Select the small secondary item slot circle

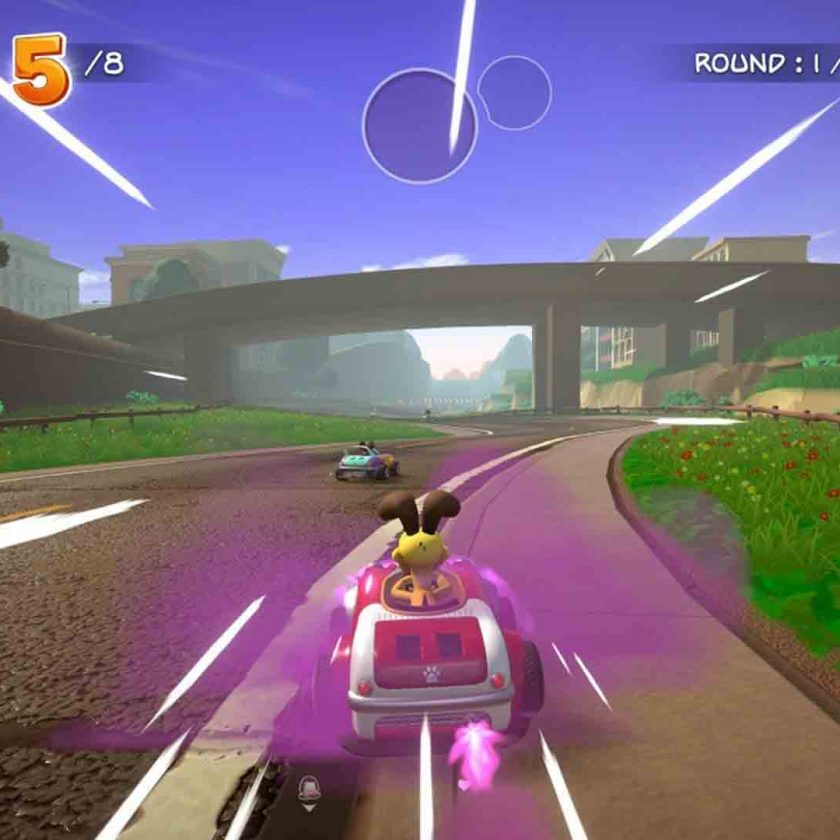pyautogui.click(x=514, y=93)
